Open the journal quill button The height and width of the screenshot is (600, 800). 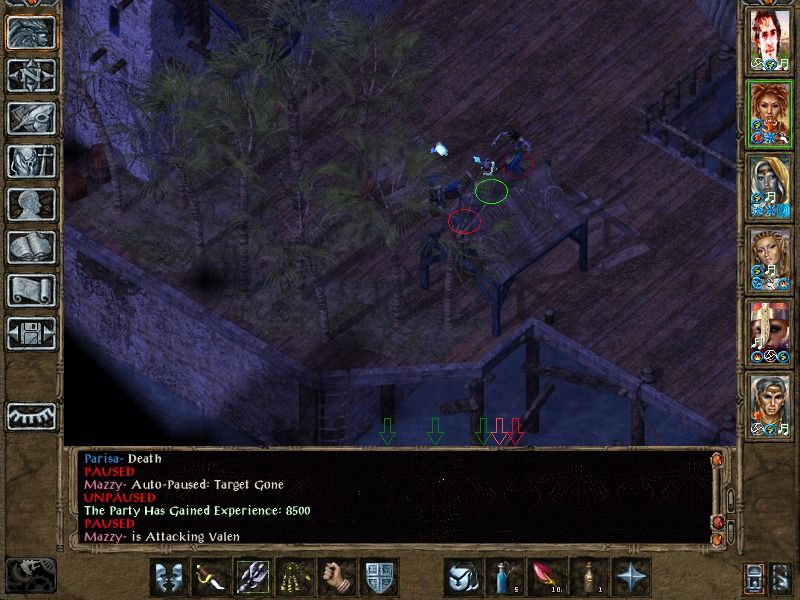coord(30,119)
